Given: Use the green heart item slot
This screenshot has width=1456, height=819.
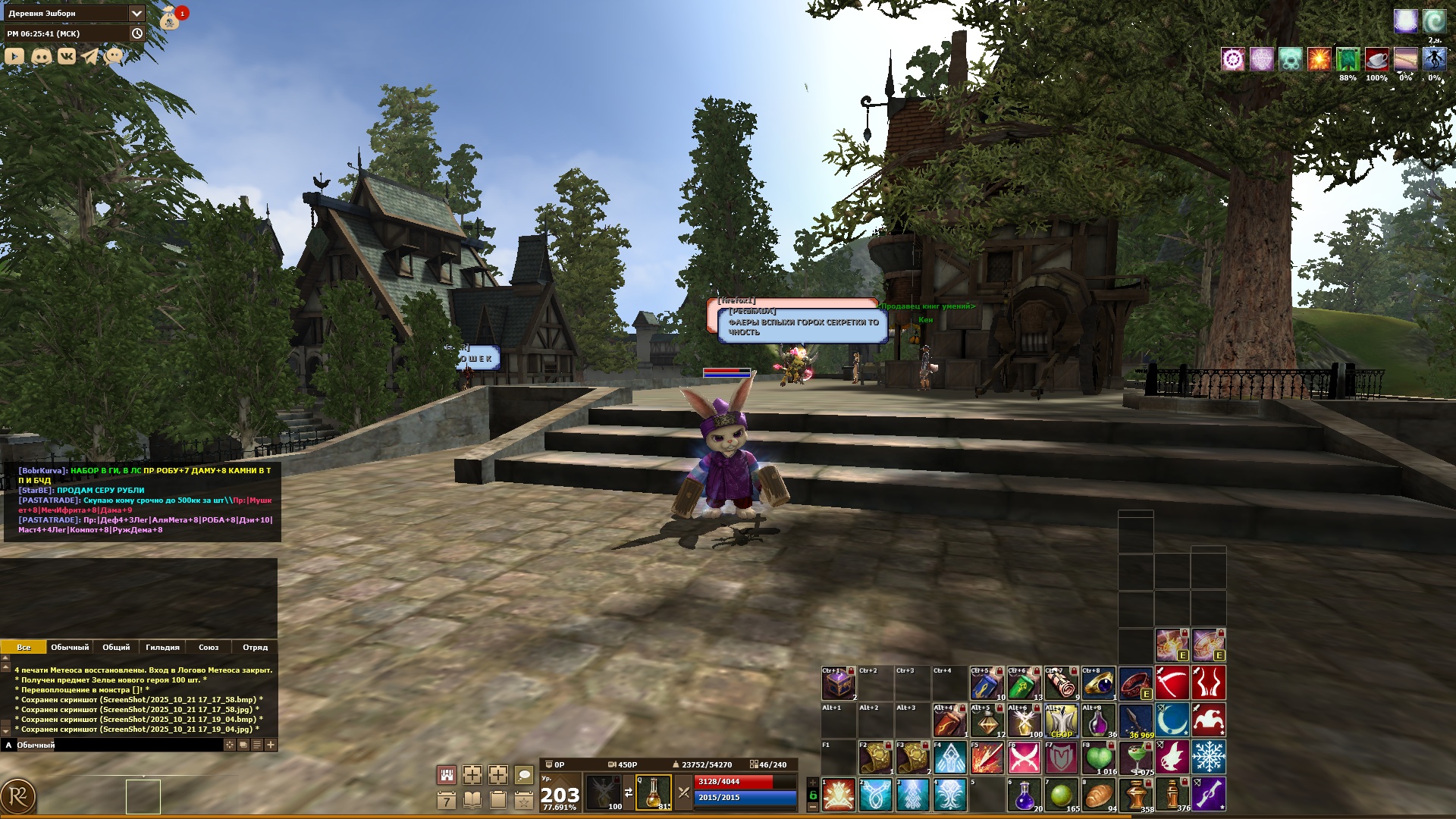Looking at the screenshot, I should pos(1098,757).
